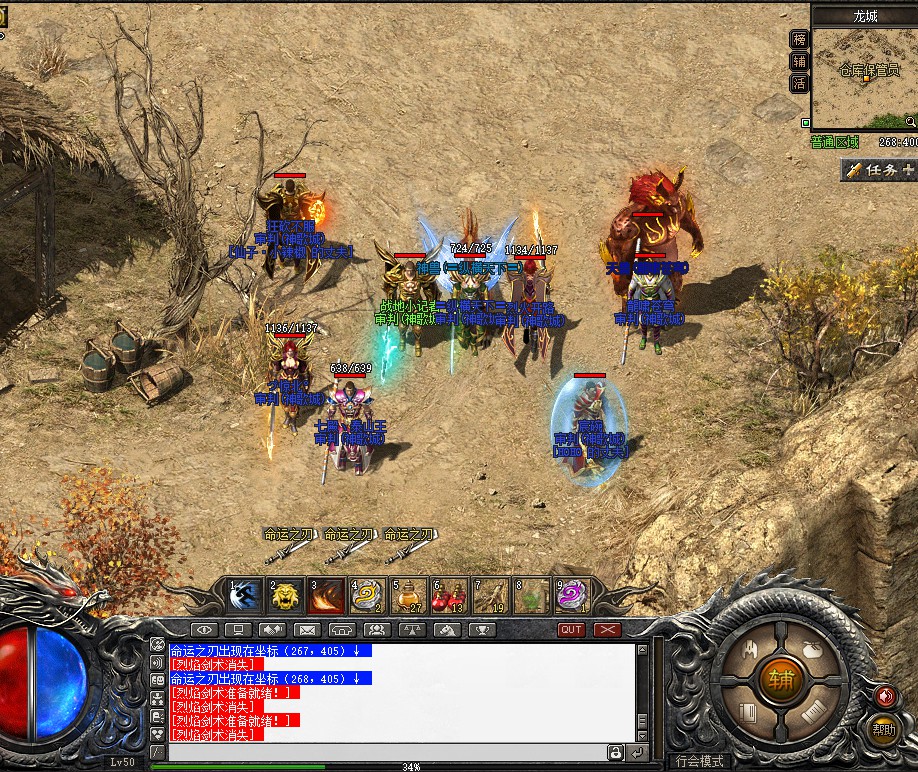Toggle the red sound speaker button
The image size is (918, 772).
pyautogui.click(x=883, y=696)
